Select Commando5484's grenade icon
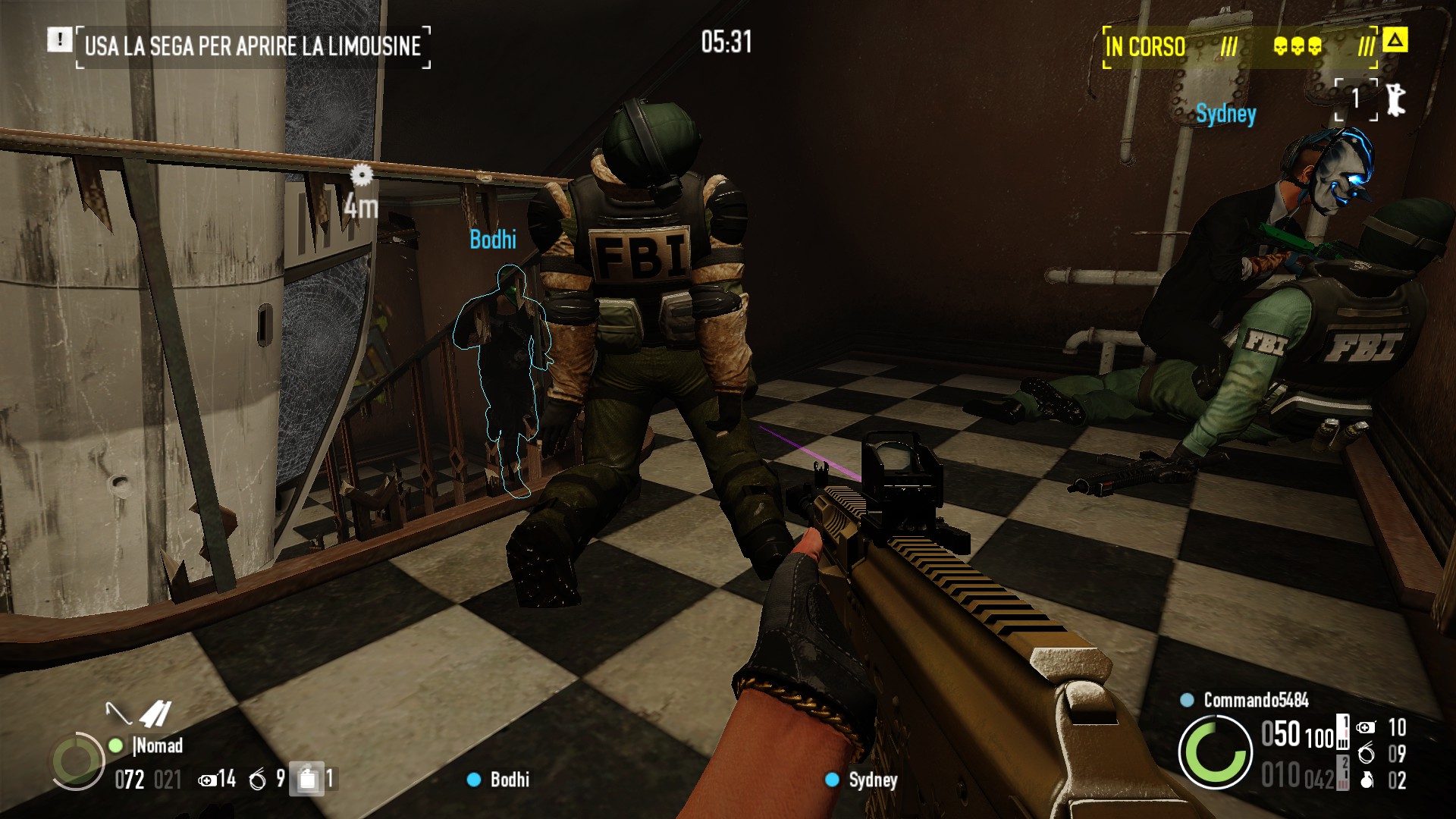The height and width of the screenshot is (819, 1456). pyautogui.click(x=1367, y=780)
